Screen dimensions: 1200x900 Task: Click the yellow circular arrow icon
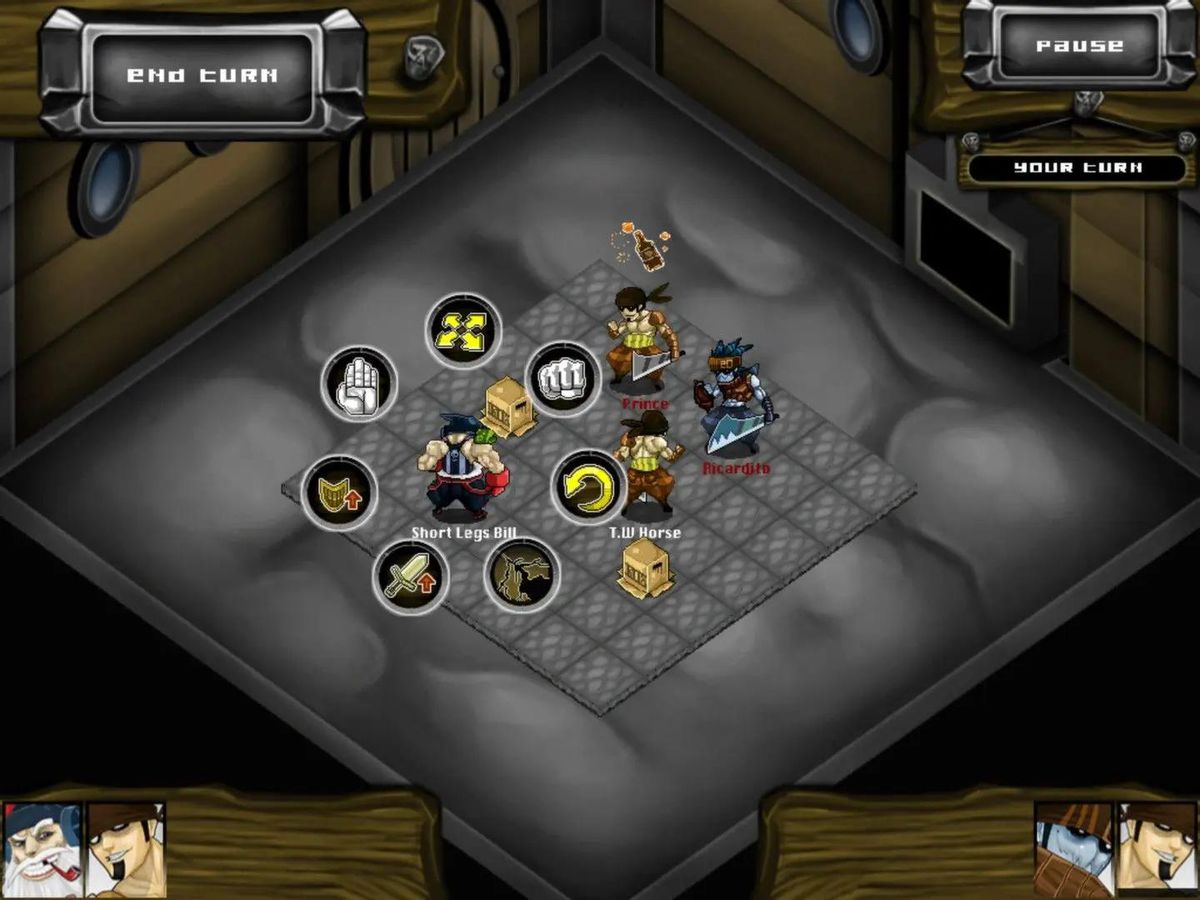(589, 488)
